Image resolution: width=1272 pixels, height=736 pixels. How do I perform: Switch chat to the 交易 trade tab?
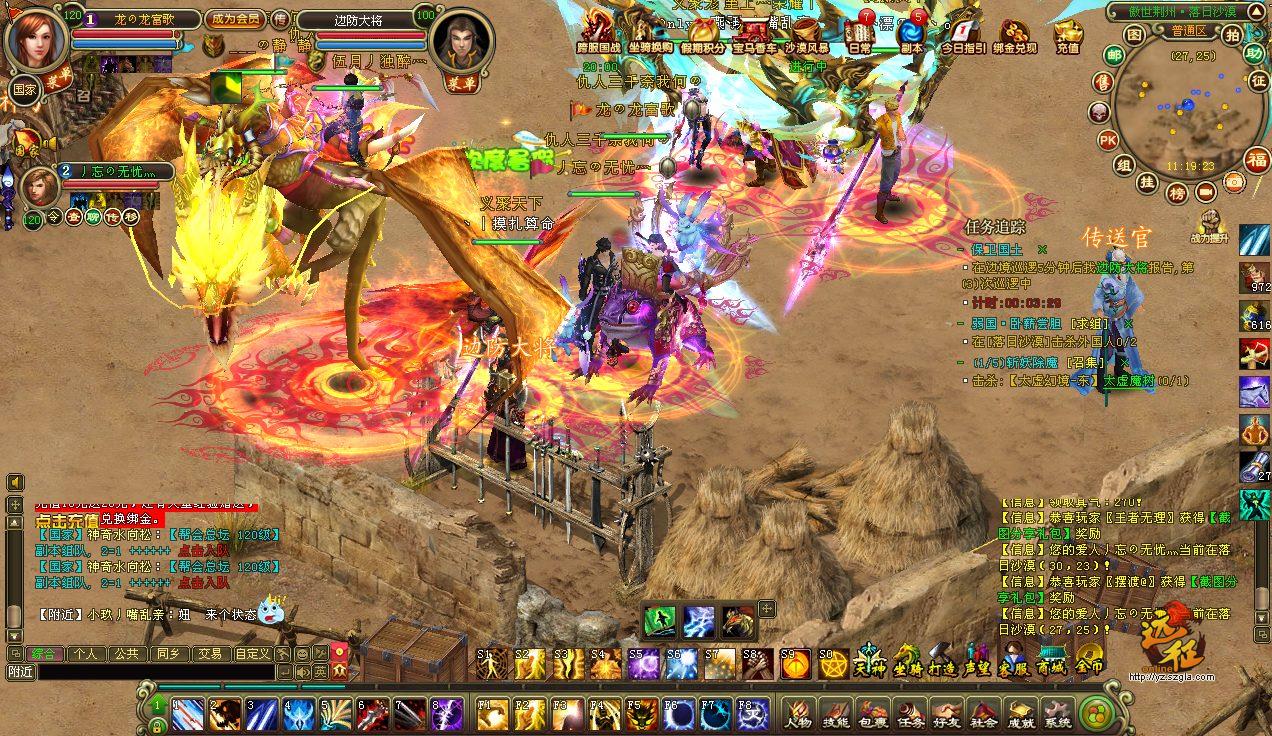click(210, 653)
